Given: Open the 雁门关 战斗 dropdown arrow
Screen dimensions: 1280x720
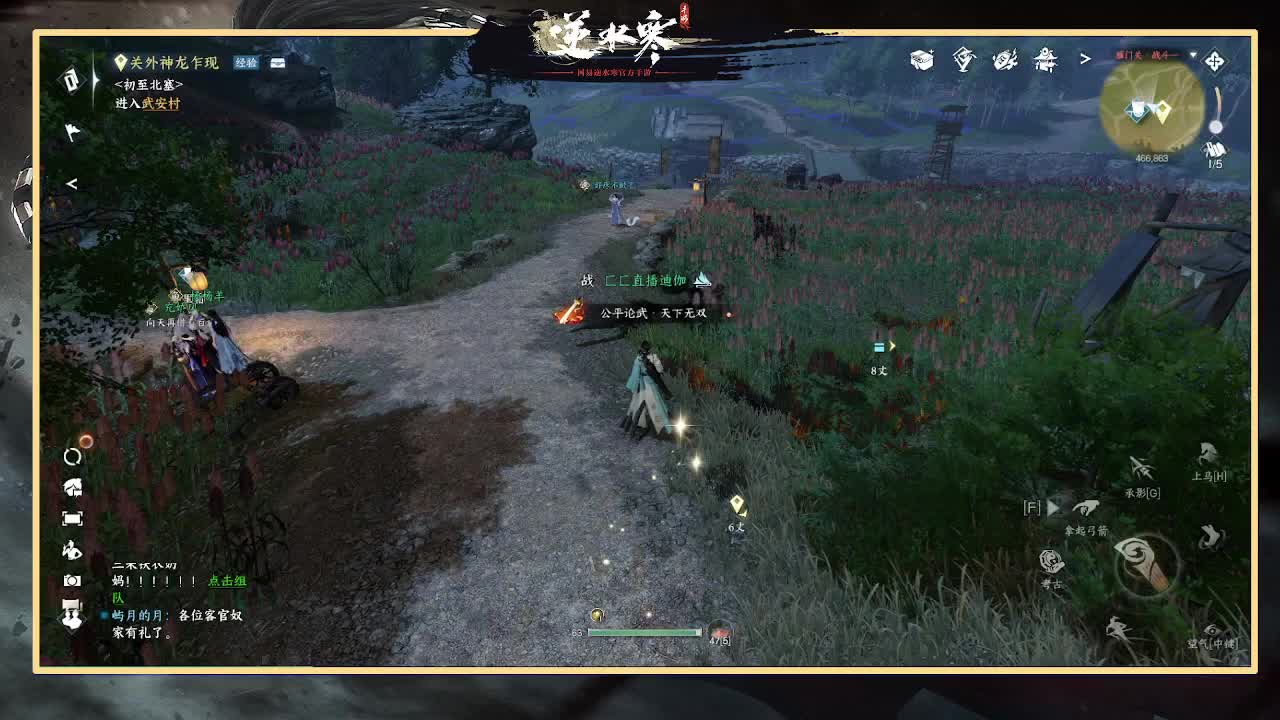Looking at the screenshot, I should coord(1194,53).
